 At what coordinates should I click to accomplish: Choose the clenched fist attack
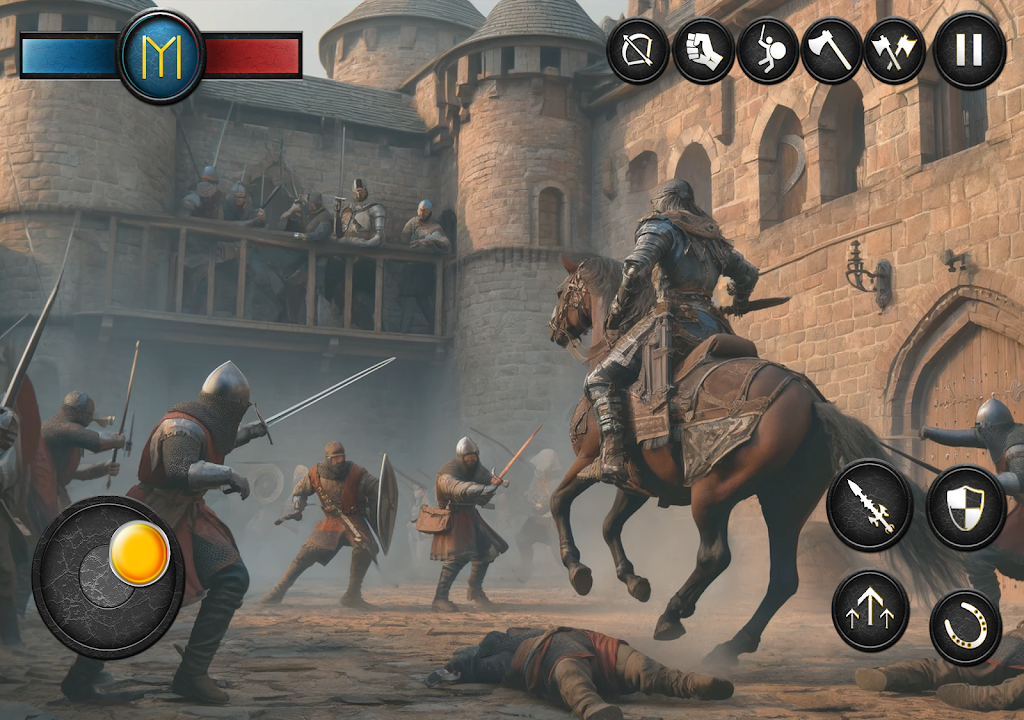[703, 51]
